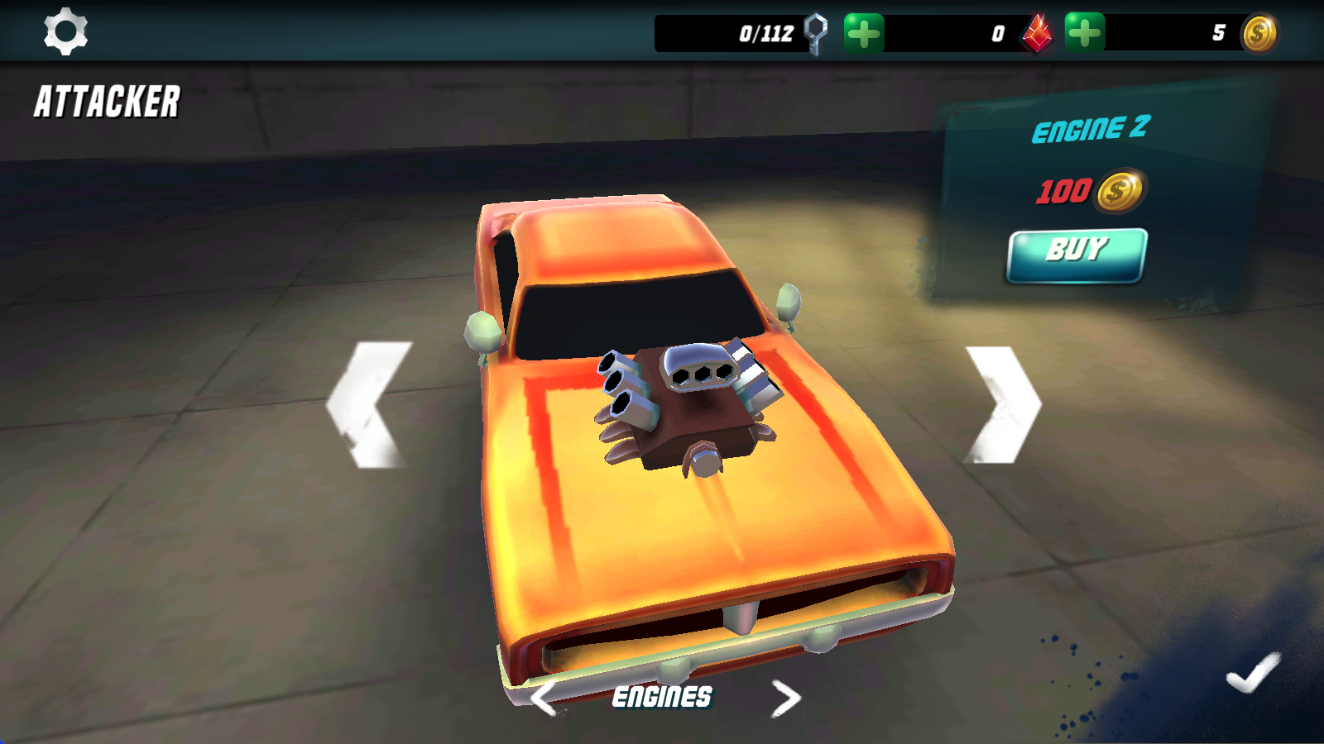Open the settings gear menu
1324x744 pixels.
coord(66,31)
